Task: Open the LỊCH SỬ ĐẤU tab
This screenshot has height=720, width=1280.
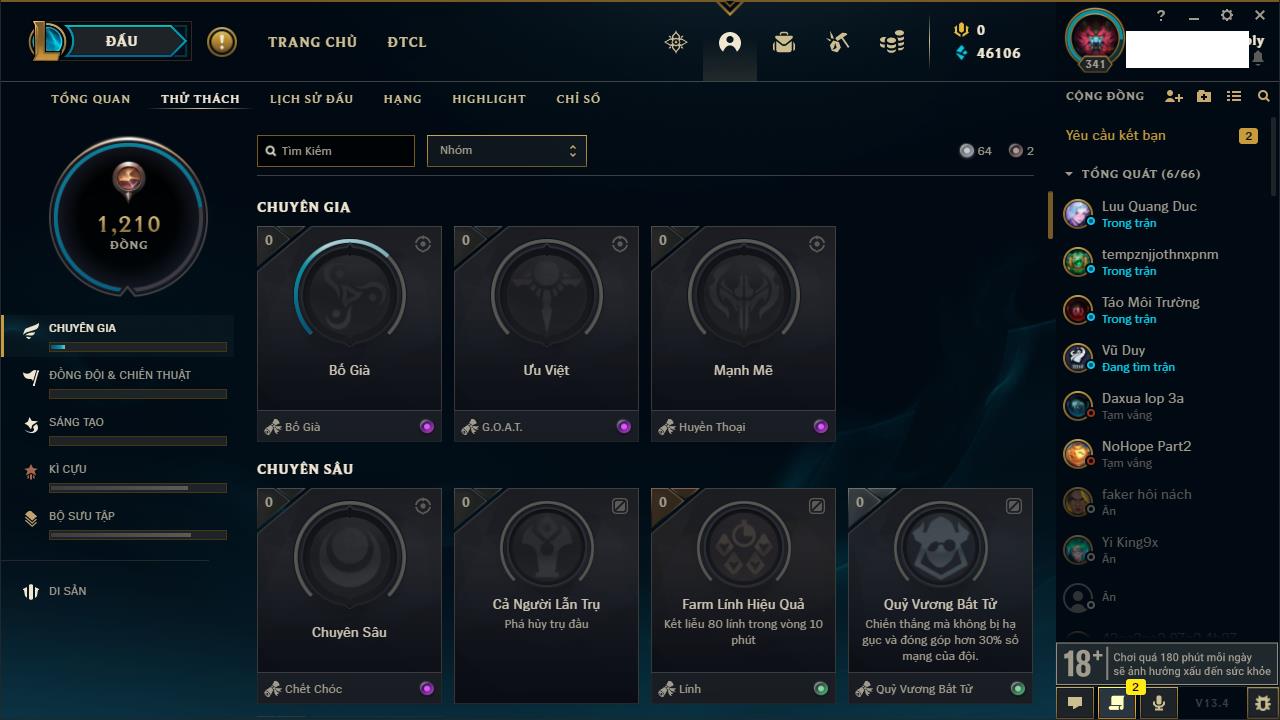Action: pyautogui.click(x=311, y=99)
